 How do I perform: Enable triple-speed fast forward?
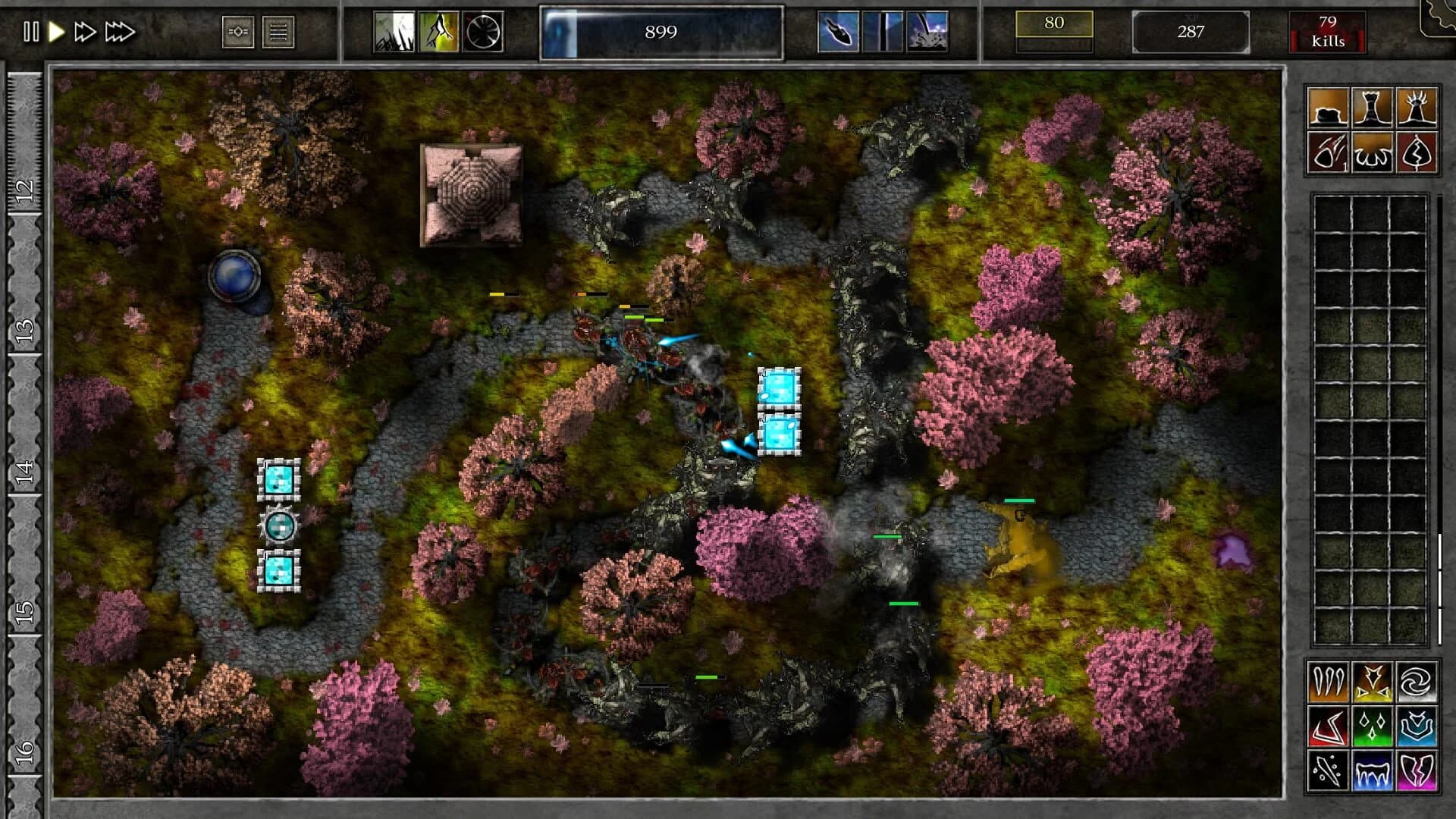[x=115, y=32]
